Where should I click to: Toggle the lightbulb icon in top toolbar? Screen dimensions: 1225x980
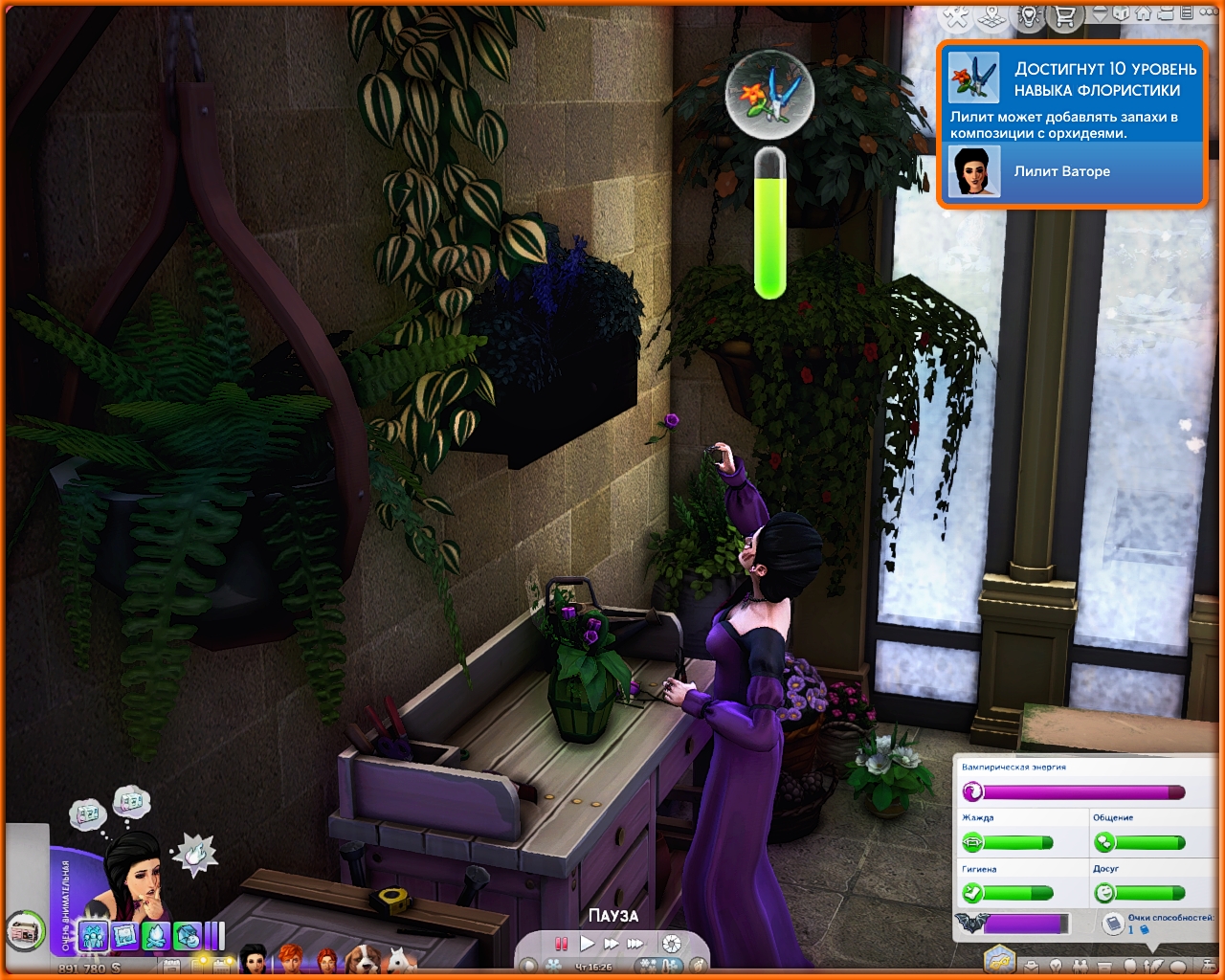[x=1029, y=16]
